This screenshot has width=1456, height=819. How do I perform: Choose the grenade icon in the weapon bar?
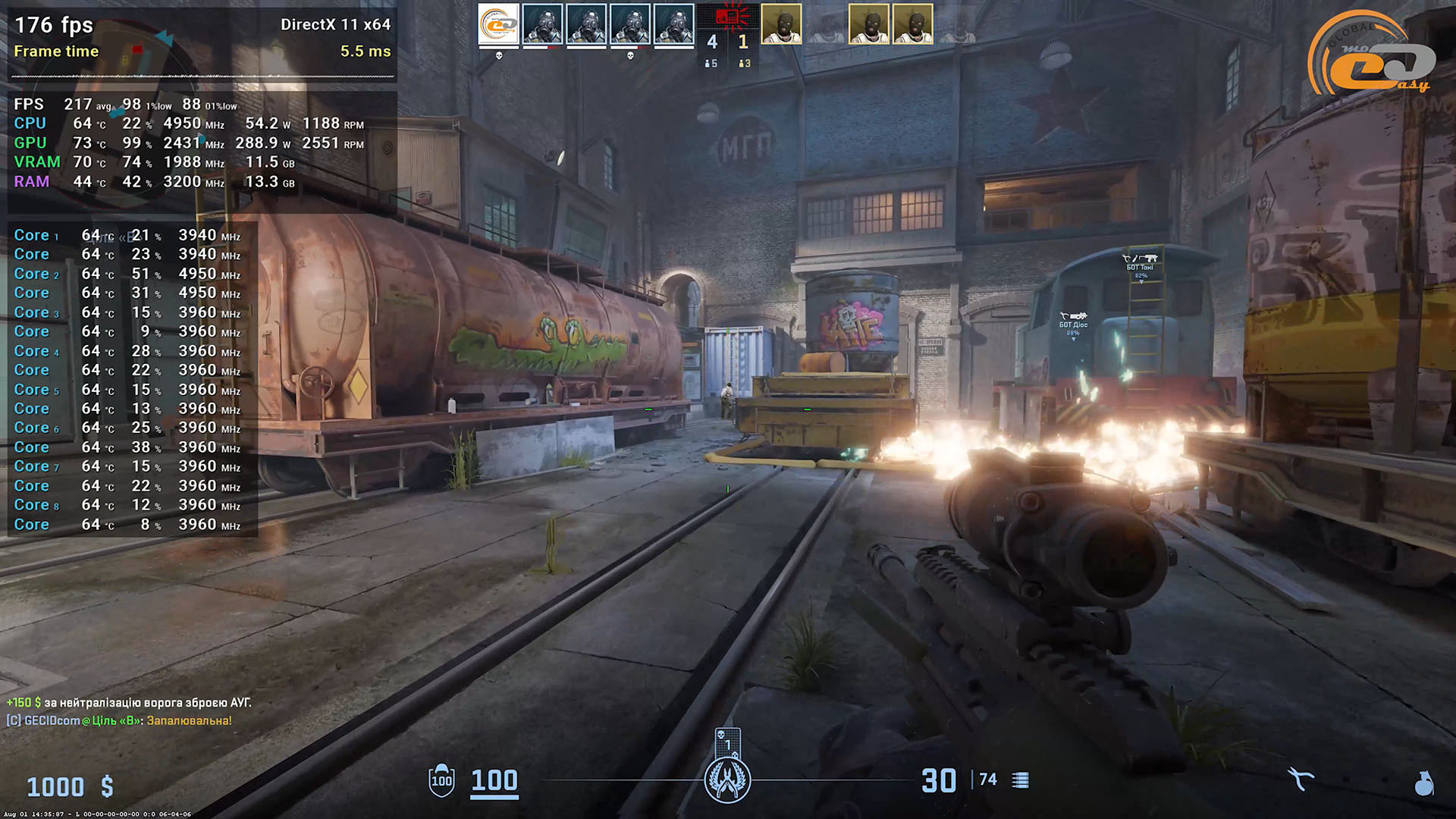click(1423, 782)
